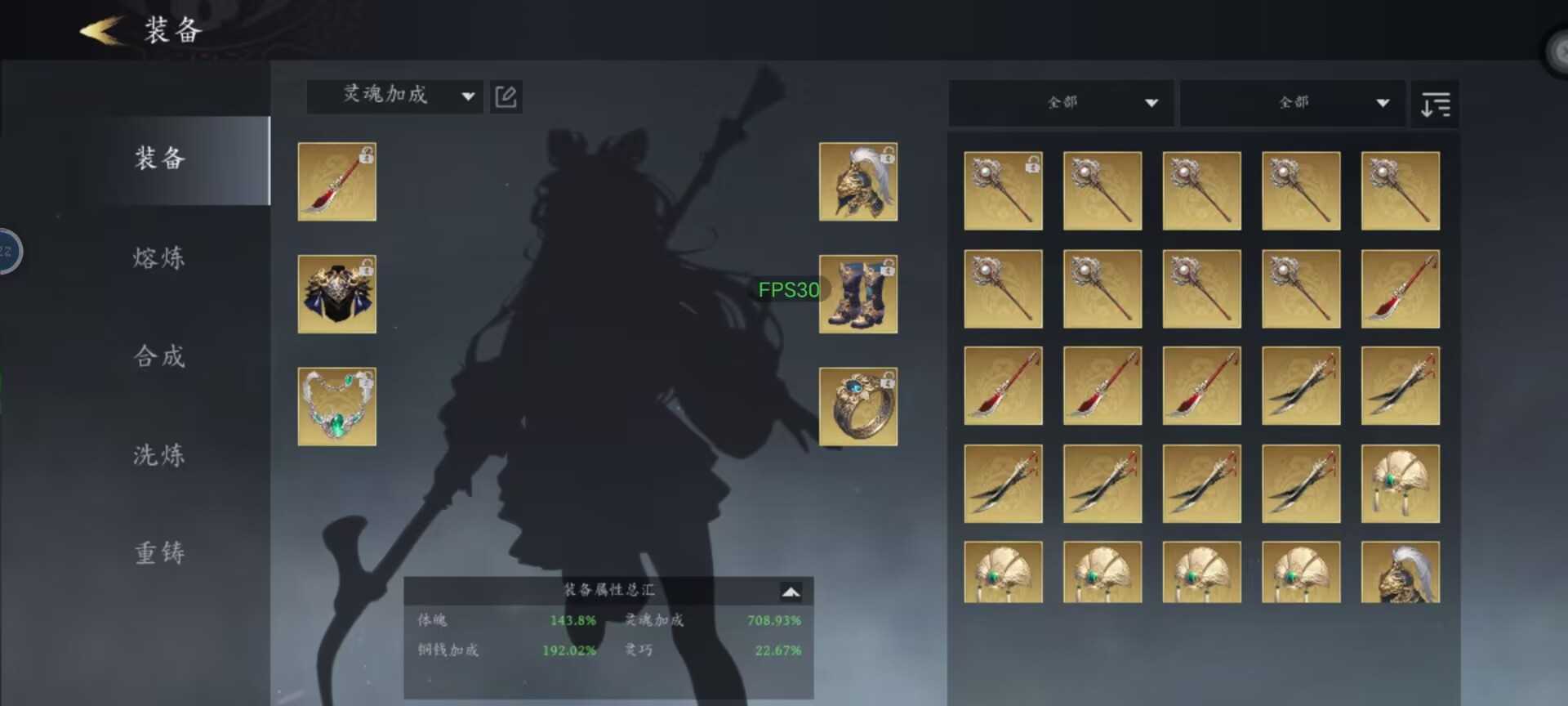Image resolution: width=1568 pixels, height=706 pixels.
Task: Switch to the 洗炼 tab
Action: pyautogui.click(x=160, y=455)
